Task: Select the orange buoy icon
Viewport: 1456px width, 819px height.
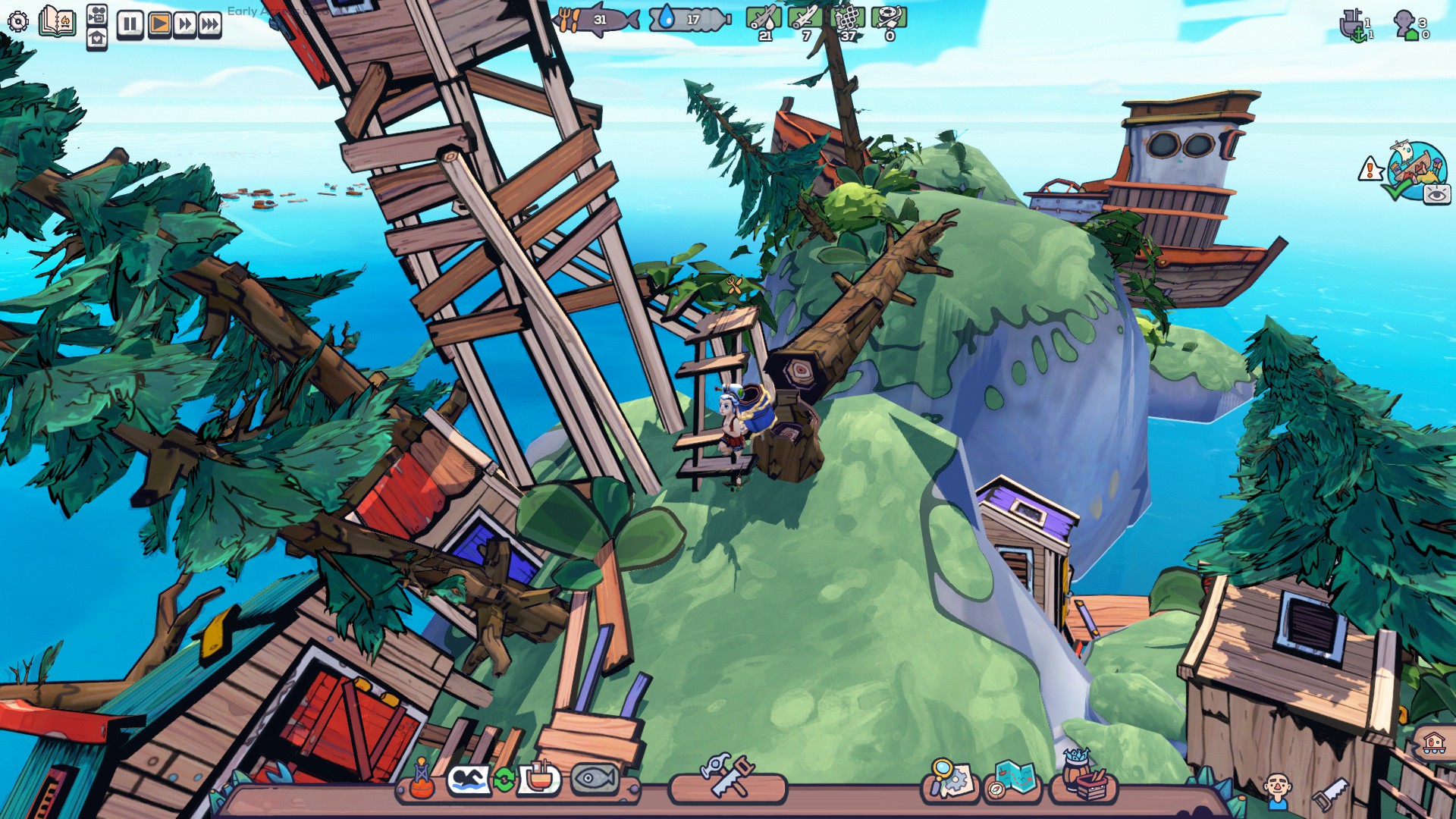Action: tap(422, 780)
